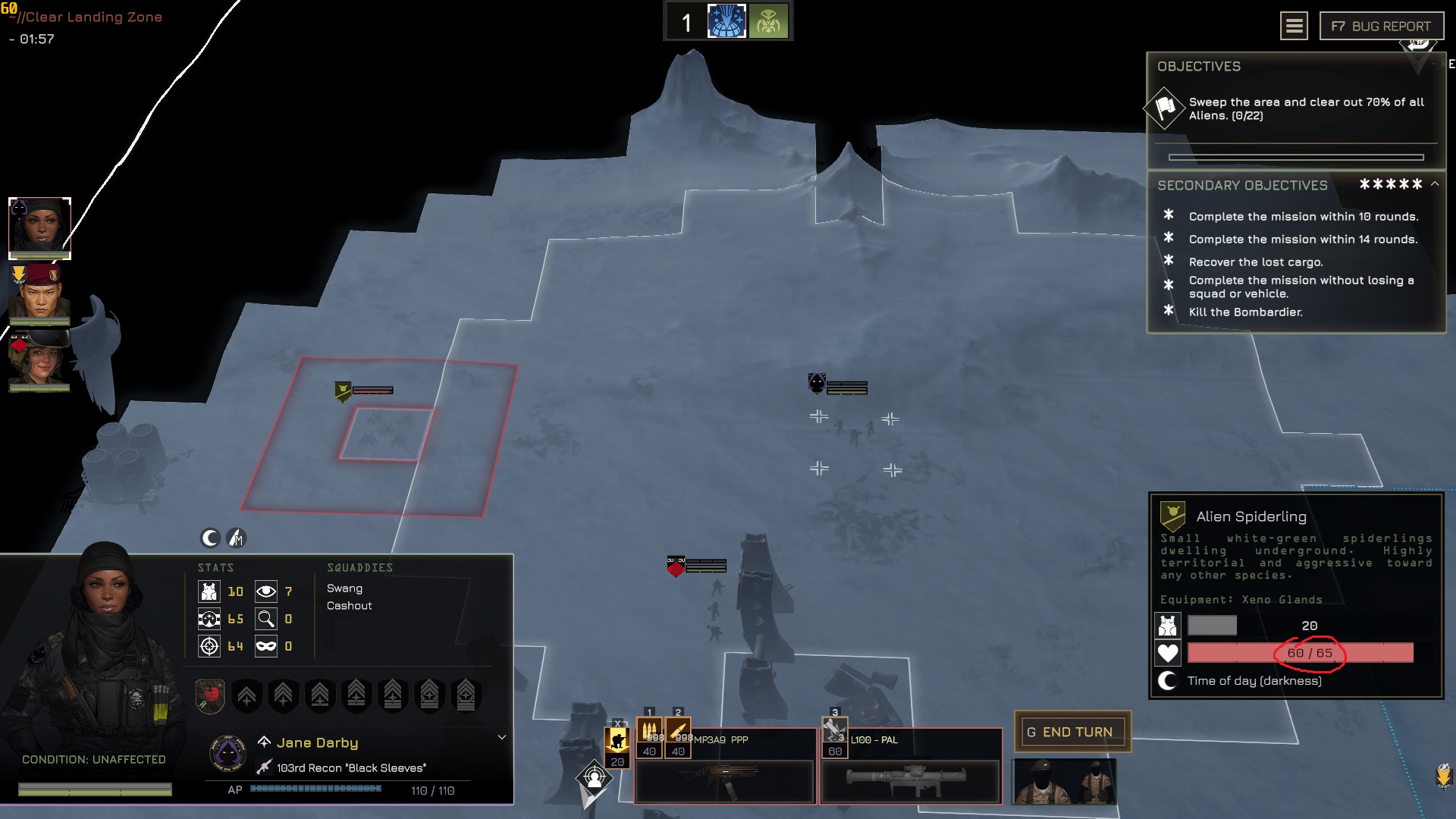This screenshot has height=819, width=1456.
Task: Open the two-soldier portrait thumbnail
Action: click(x=1065, y=781)
